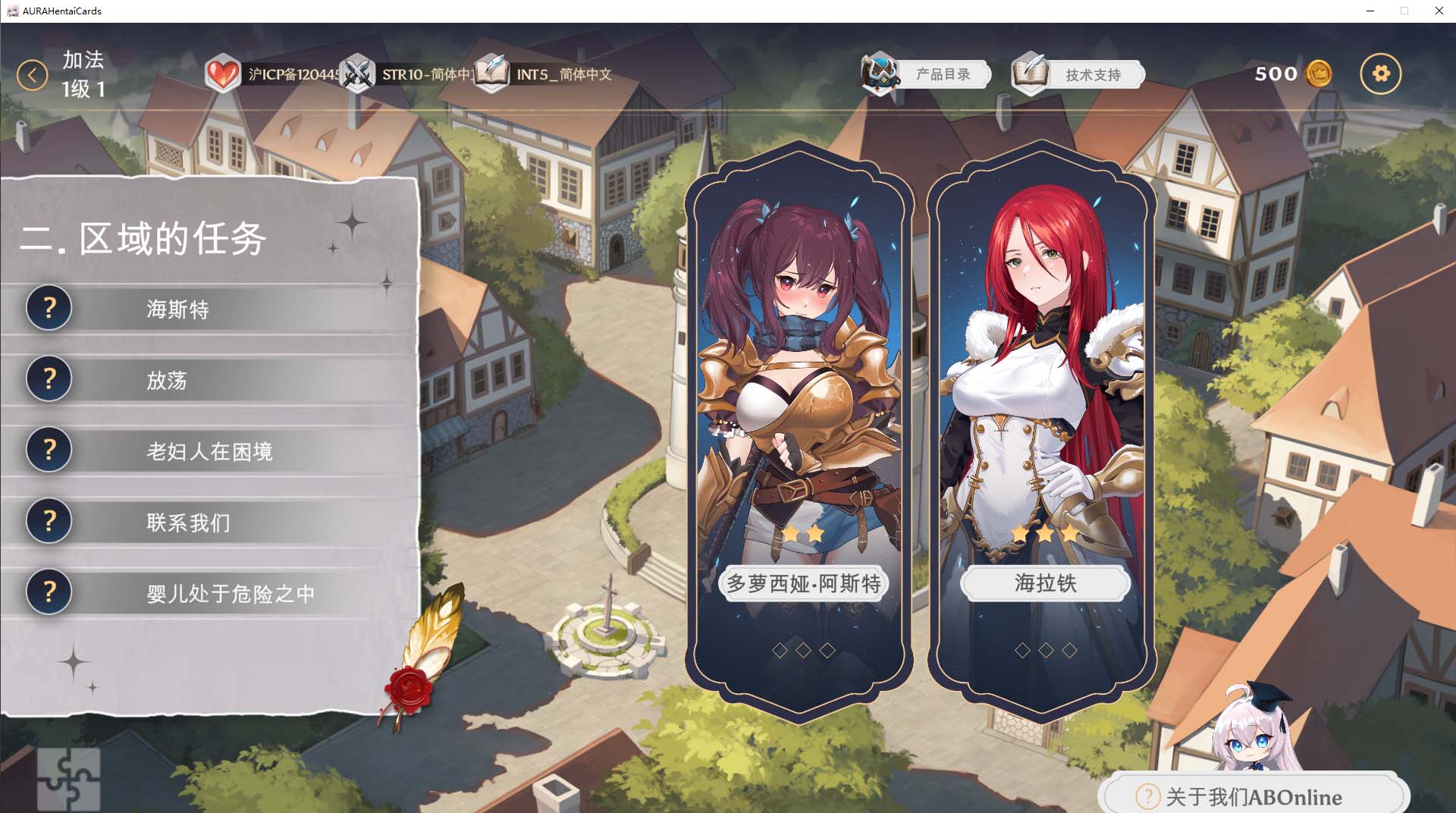Click the helmet icon beside 产品目录
Viewport: 1456px width, 813px height.
[x=879, y=74]
